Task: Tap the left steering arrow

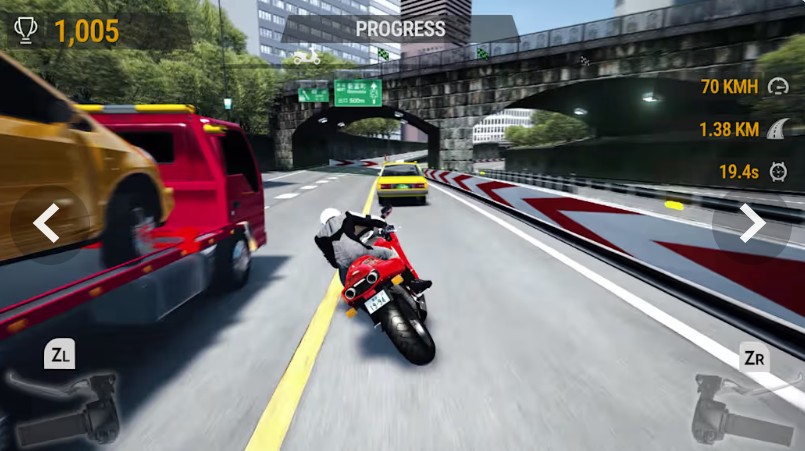Action: point(46,223)
